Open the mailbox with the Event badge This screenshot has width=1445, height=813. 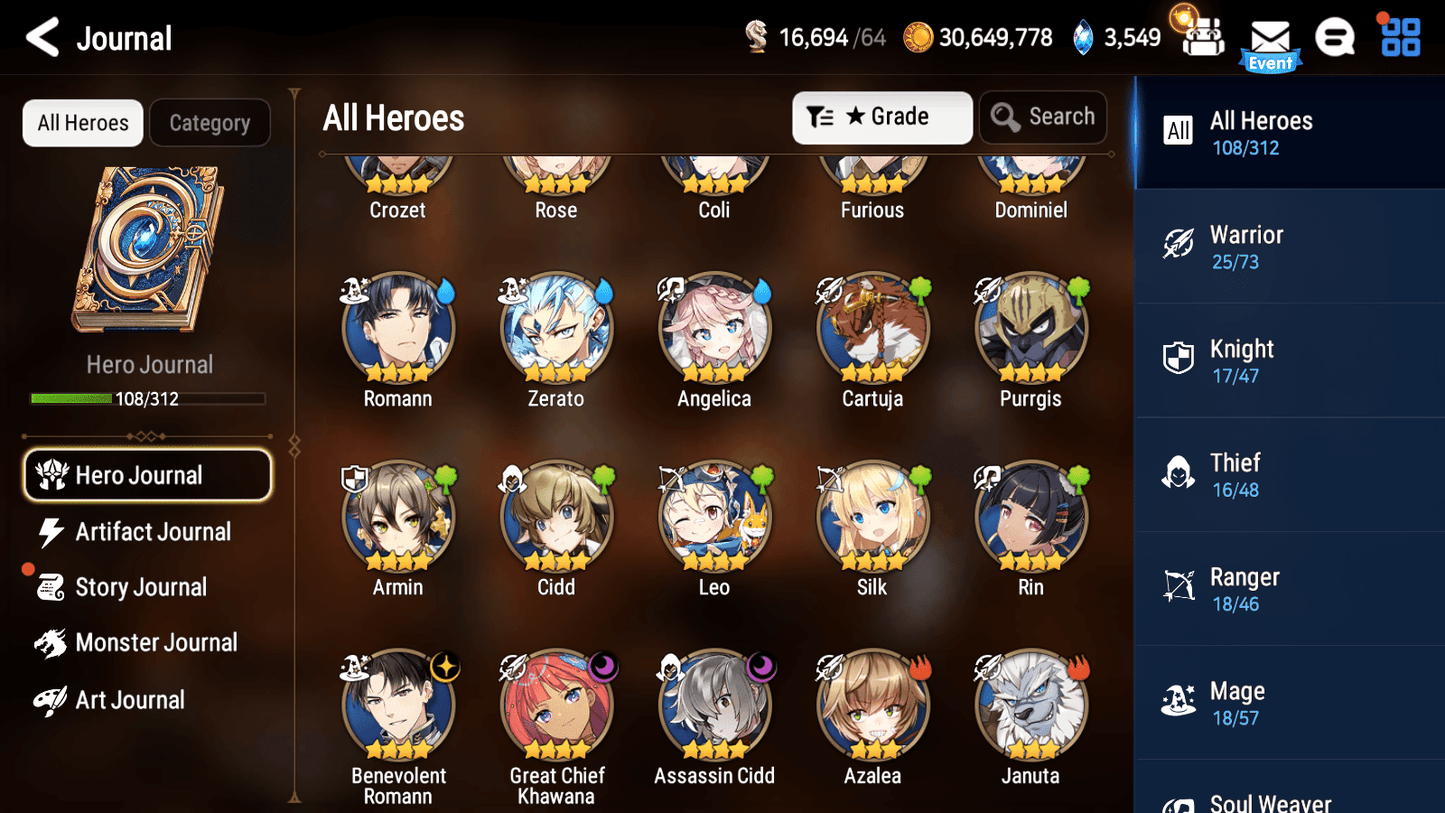click(1270, 38)
